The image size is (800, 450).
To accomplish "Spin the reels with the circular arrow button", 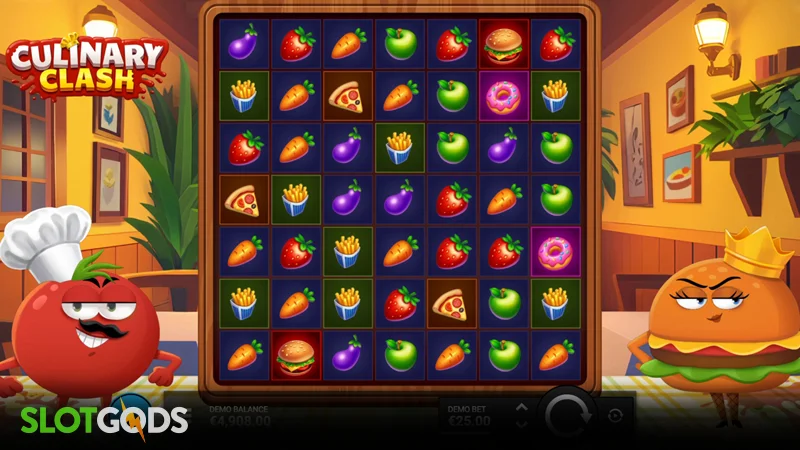I will point(570,414).
